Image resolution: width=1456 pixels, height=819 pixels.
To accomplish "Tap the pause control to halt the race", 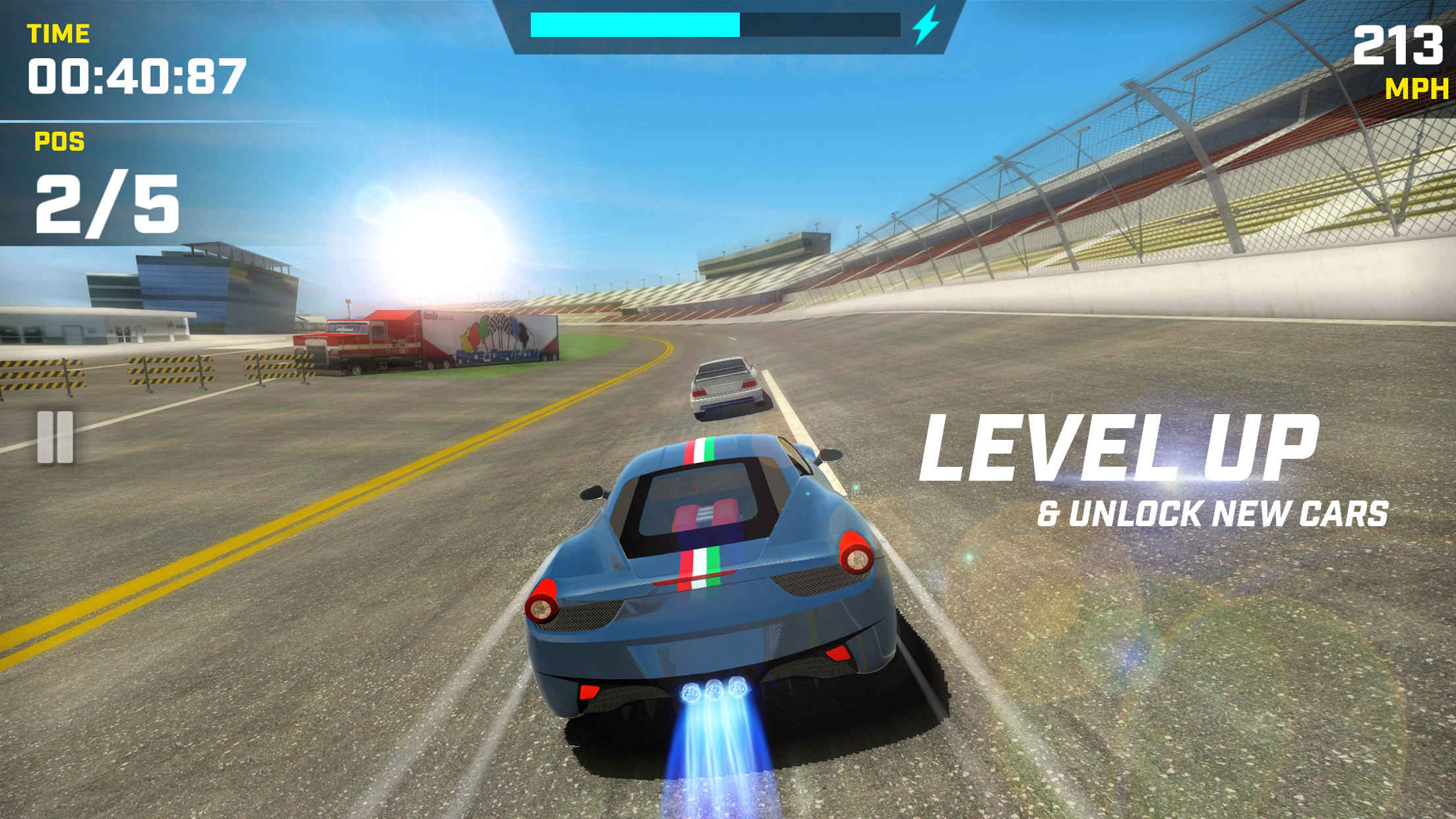I will point(55,438).
